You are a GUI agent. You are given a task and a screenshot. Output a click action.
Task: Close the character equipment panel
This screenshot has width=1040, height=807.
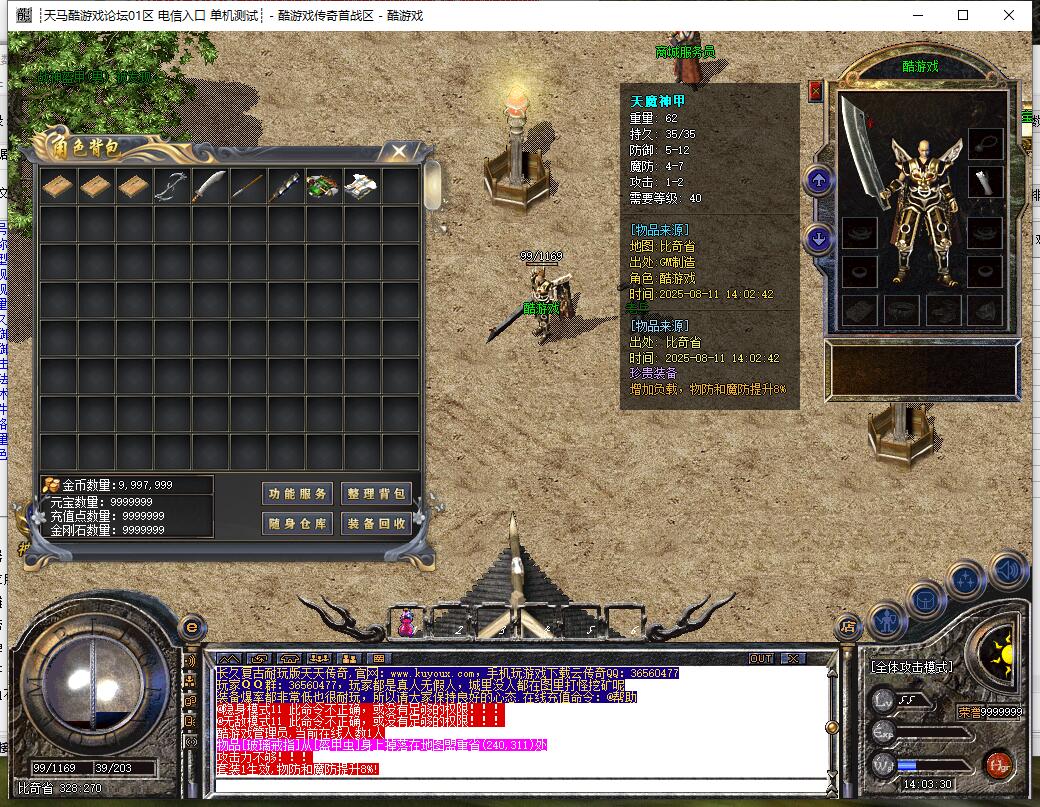pyautogui.click(x=815, y=92)
